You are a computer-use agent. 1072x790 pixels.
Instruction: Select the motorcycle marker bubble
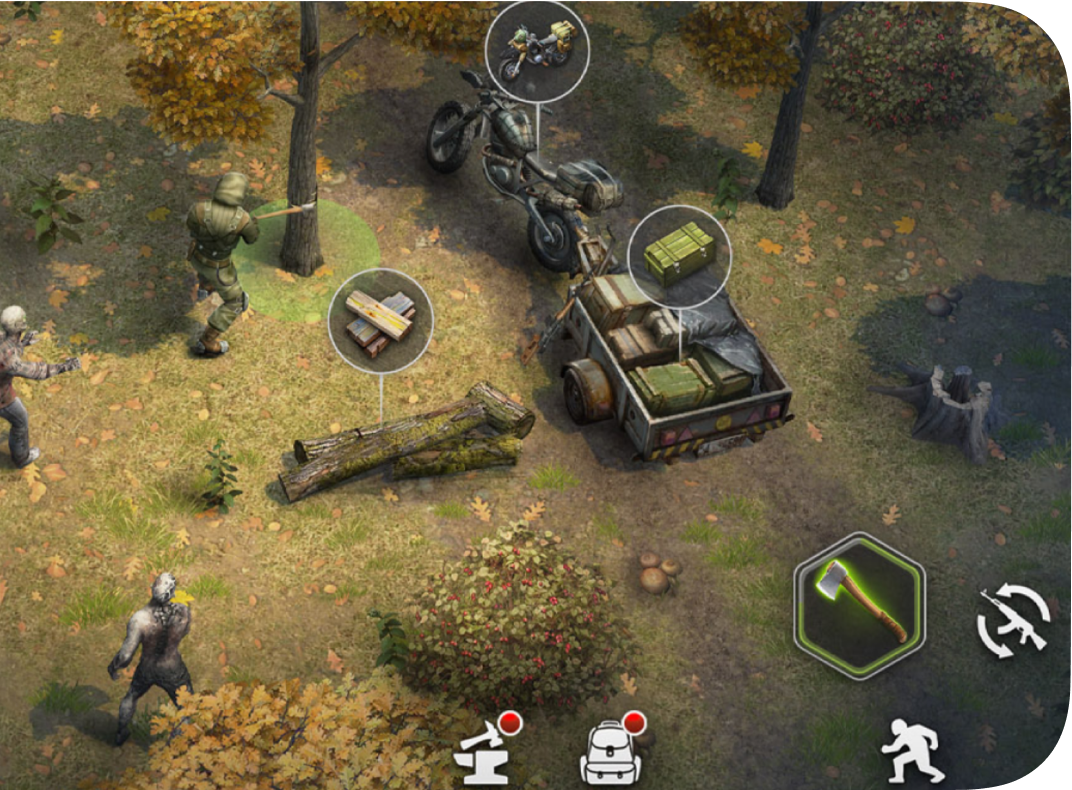[537, 50]
